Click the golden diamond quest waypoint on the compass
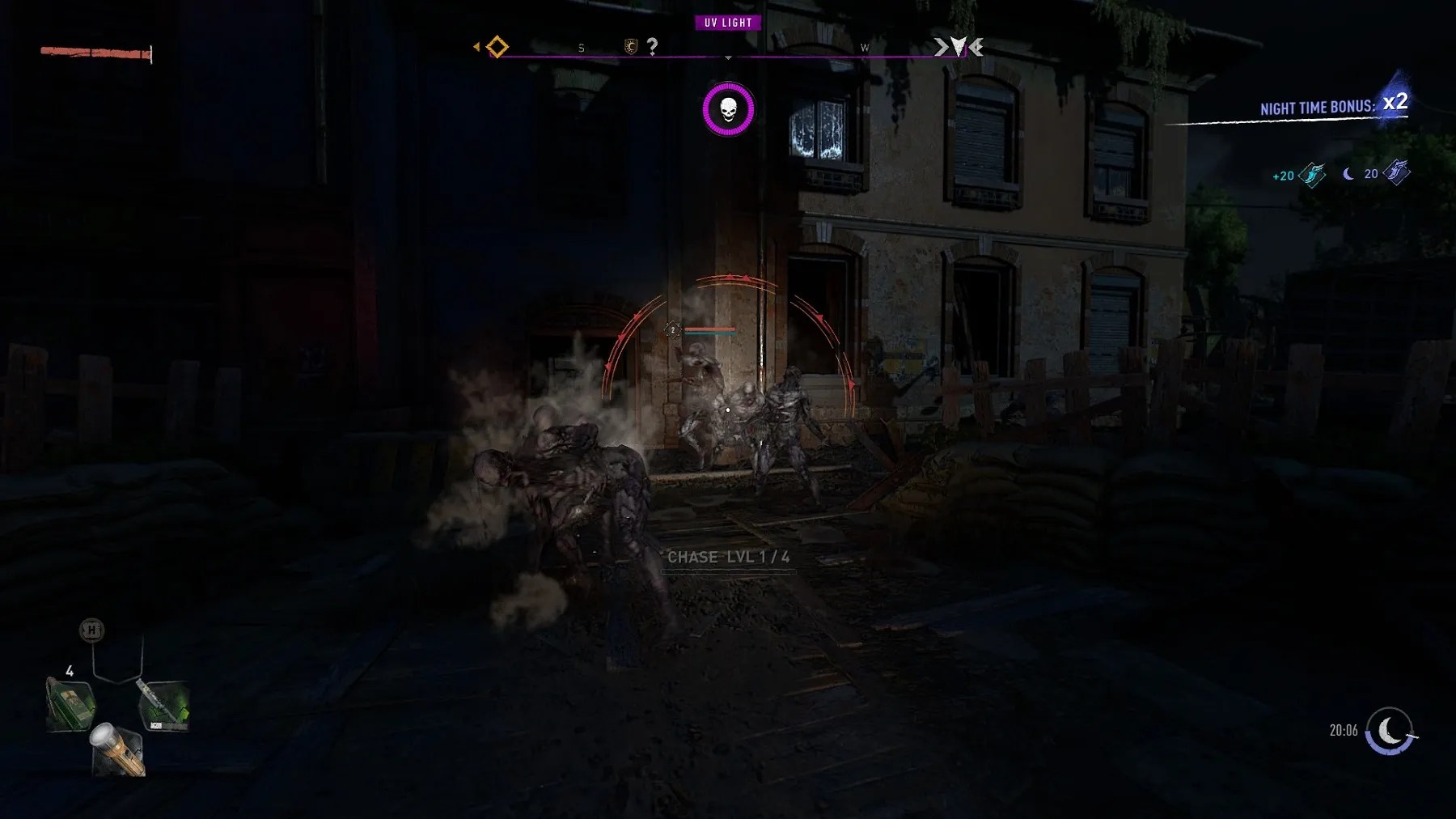The width and height of the screenshot is (1456, 819). pyautogui.click(x=497, y=47)
